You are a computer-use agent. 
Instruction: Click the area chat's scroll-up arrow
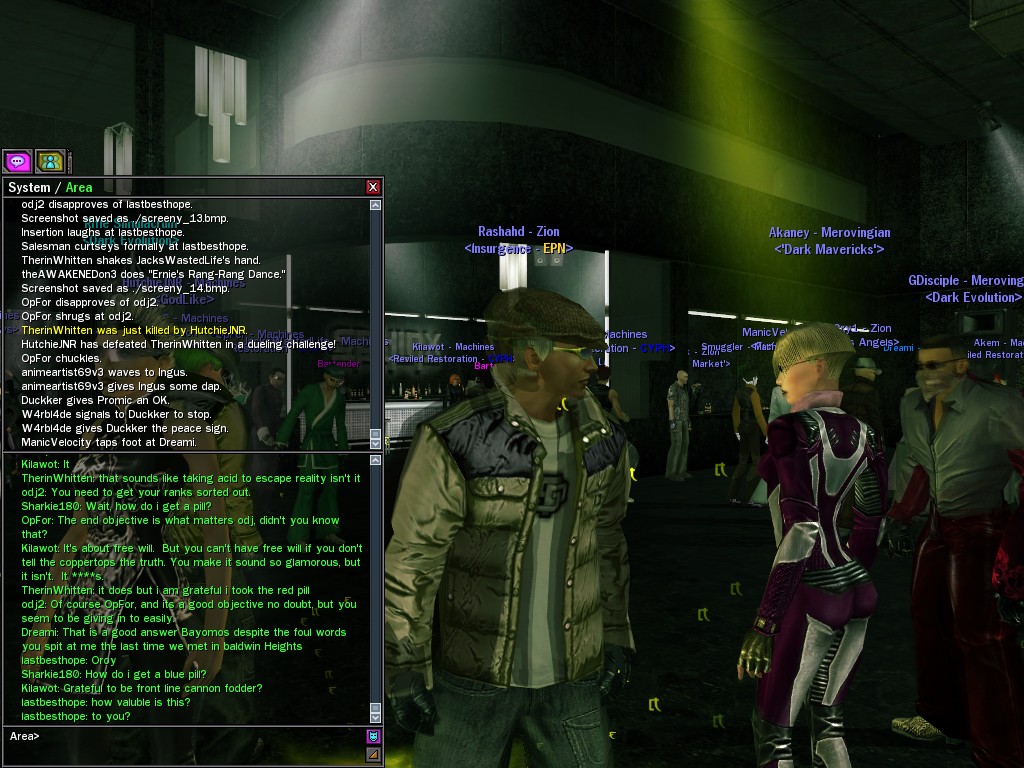[376, 461]
